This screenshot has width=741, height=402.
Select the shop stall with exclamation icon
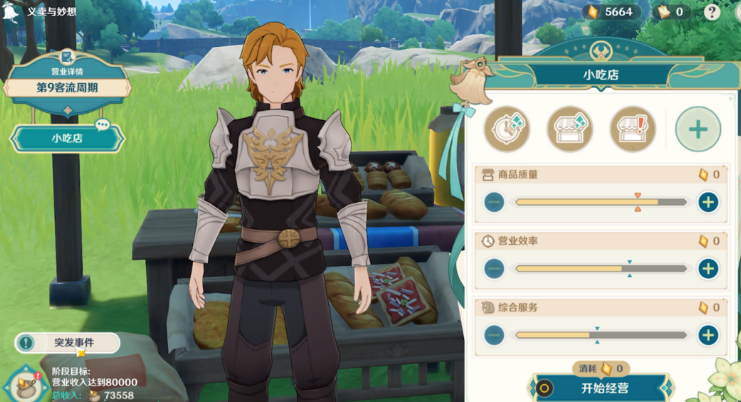632,129
